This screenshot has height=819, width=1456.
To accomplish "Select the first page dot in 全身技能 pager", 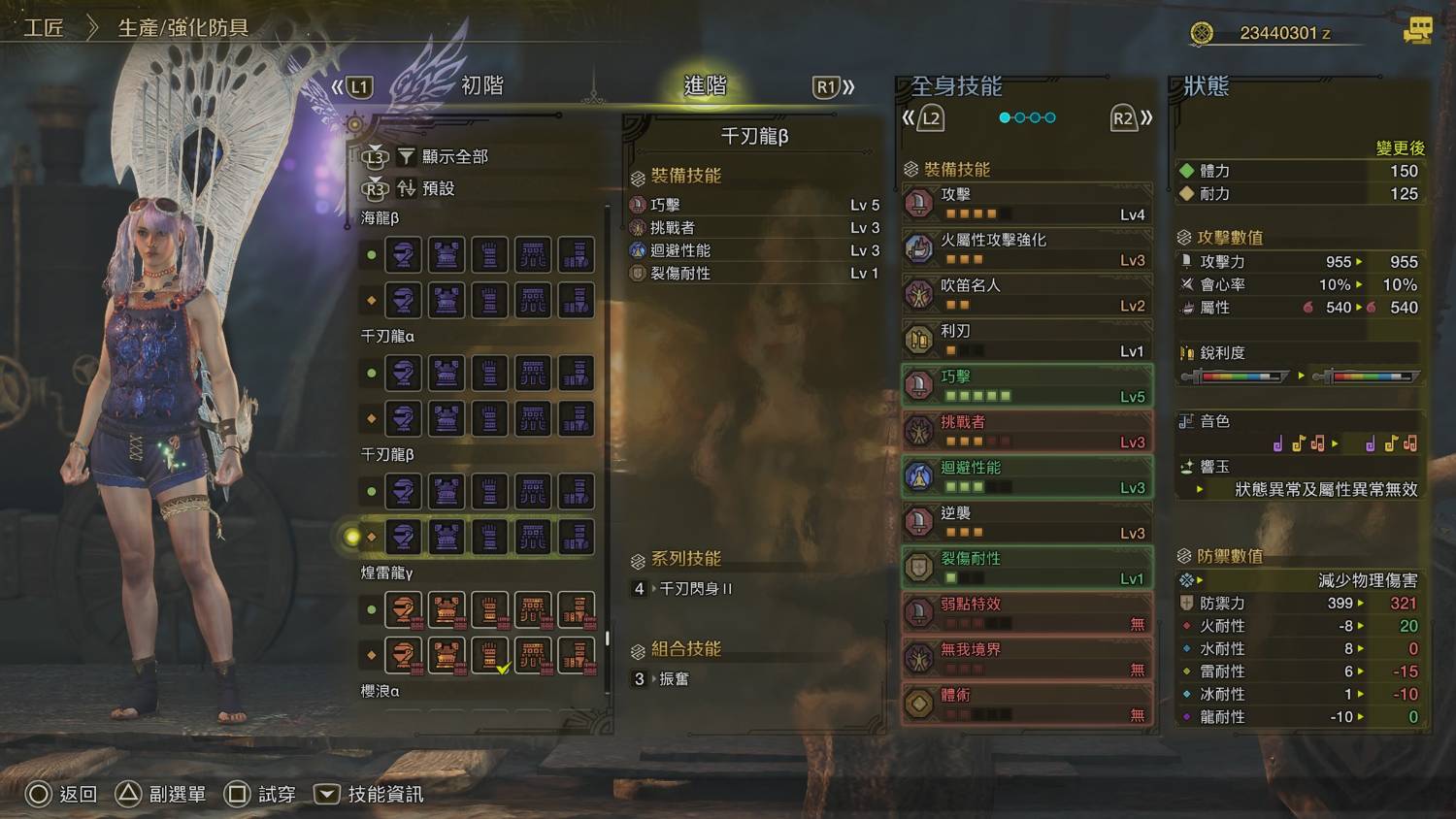I will 1003,116.
